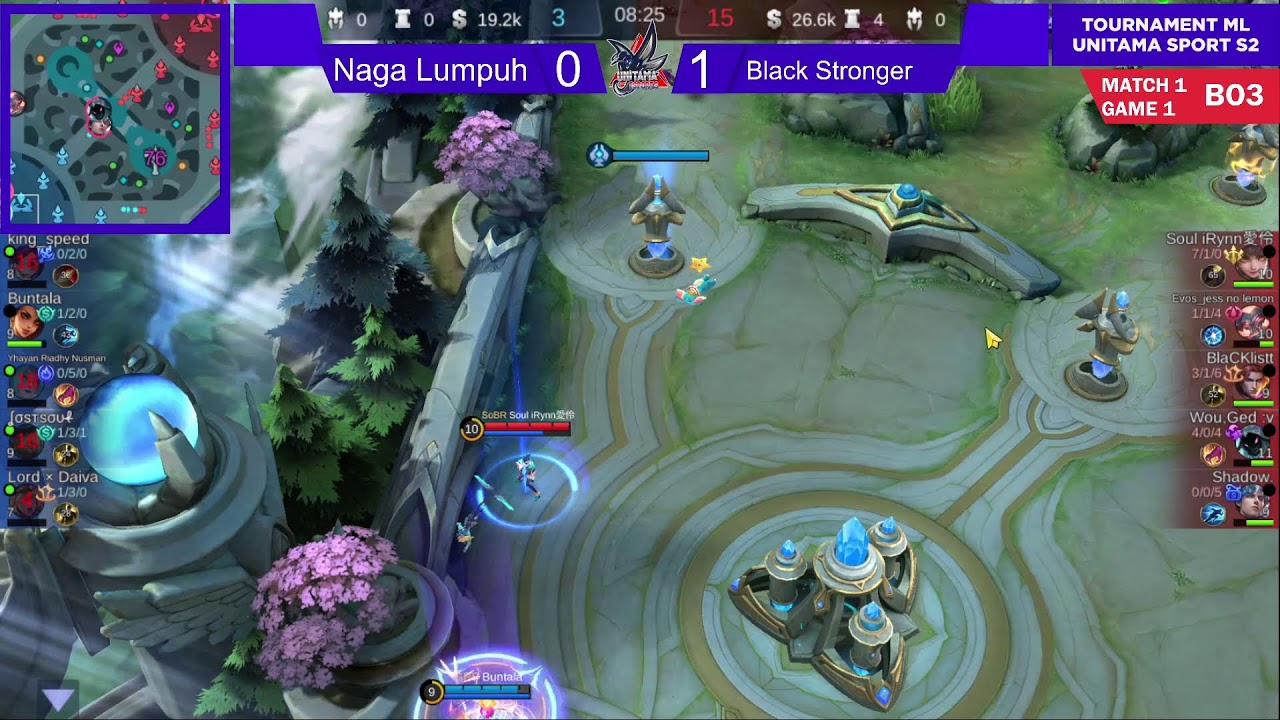Toggle the downward triangle arrow button
The image size is (1280, 720).
(59, 698)
